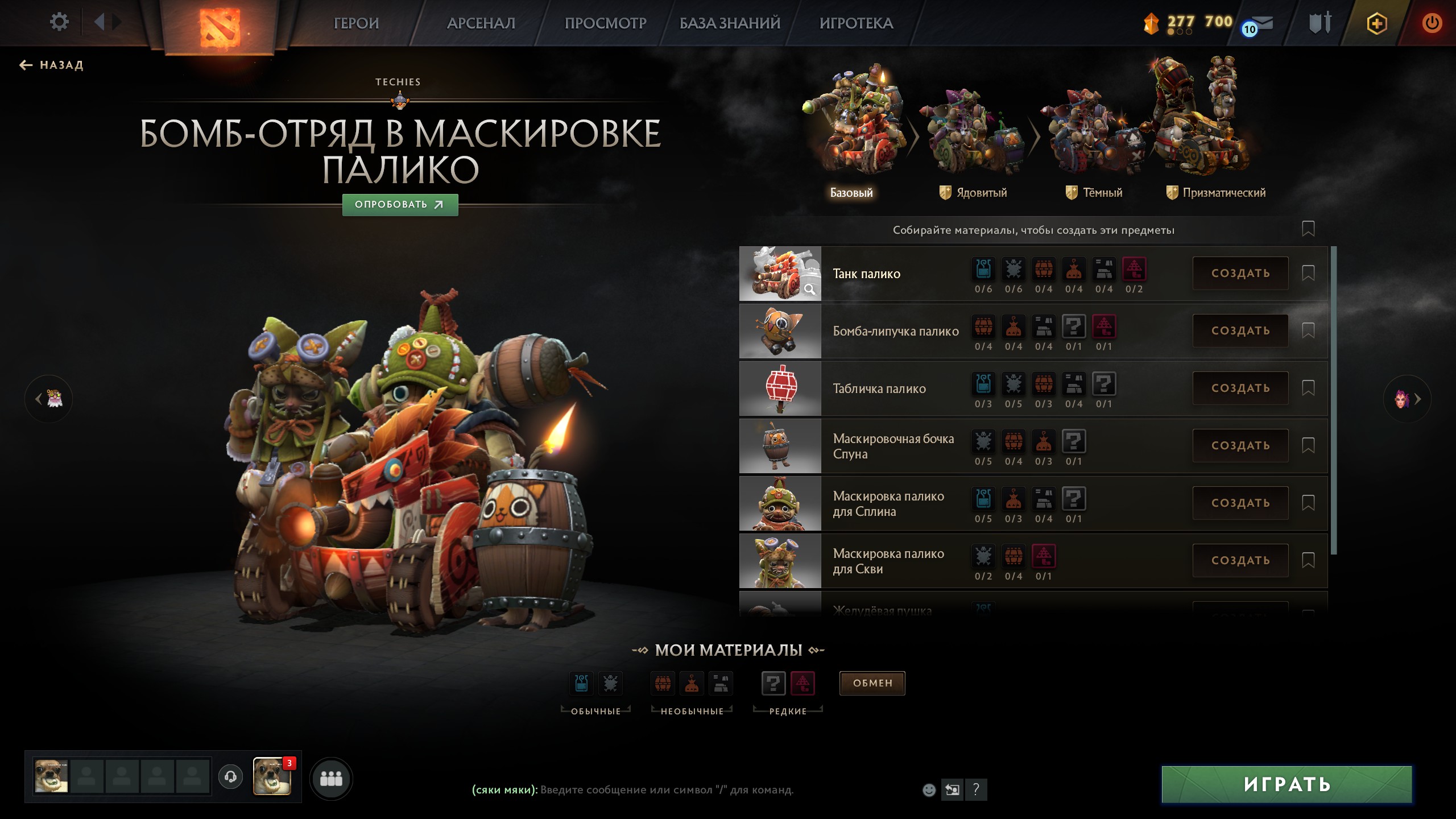This screenshot has width=1456, height=819.
Task: Open the ОБМЕН materials exchange
Action: (x=872, y=683)
